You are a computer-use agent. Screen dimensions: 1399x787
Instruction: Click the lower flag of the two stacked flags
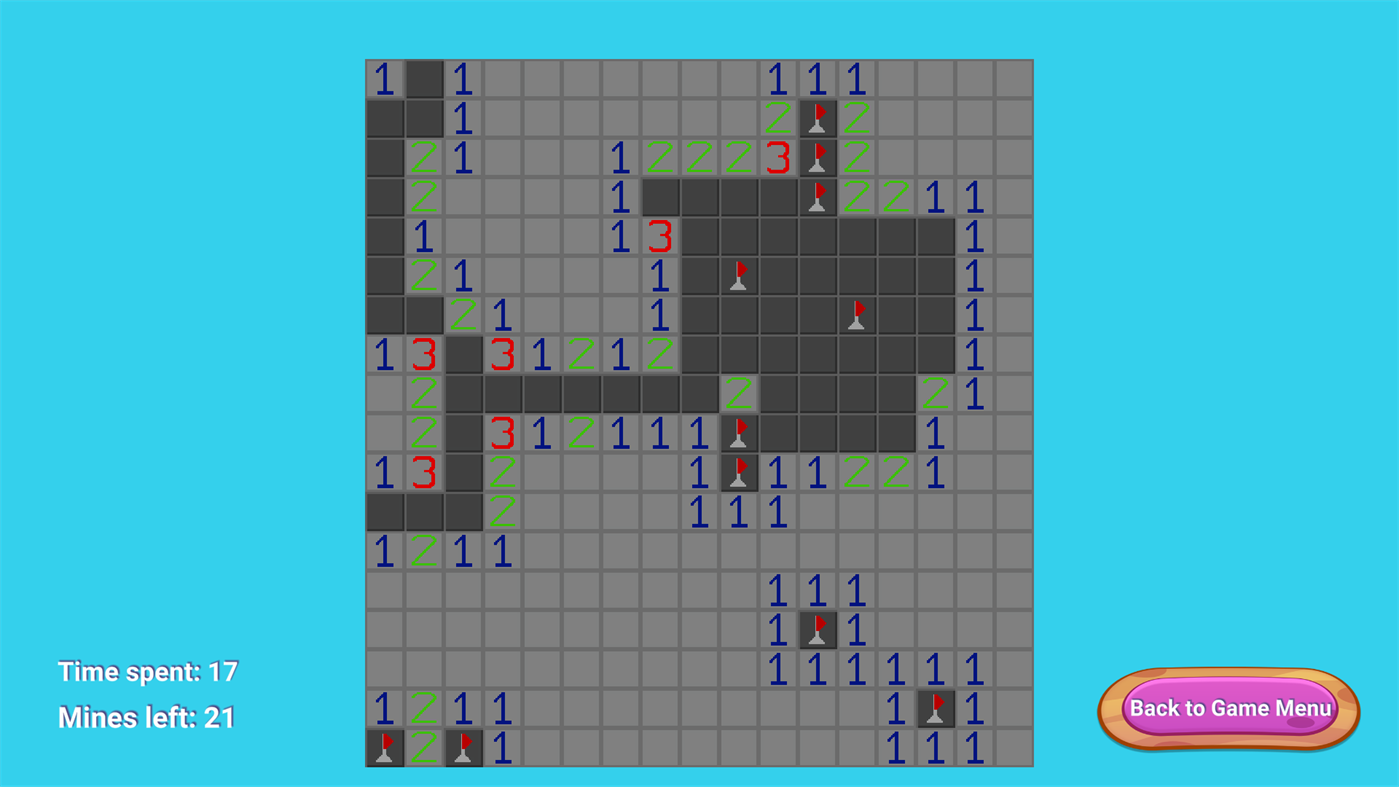[x=738, y=472]
